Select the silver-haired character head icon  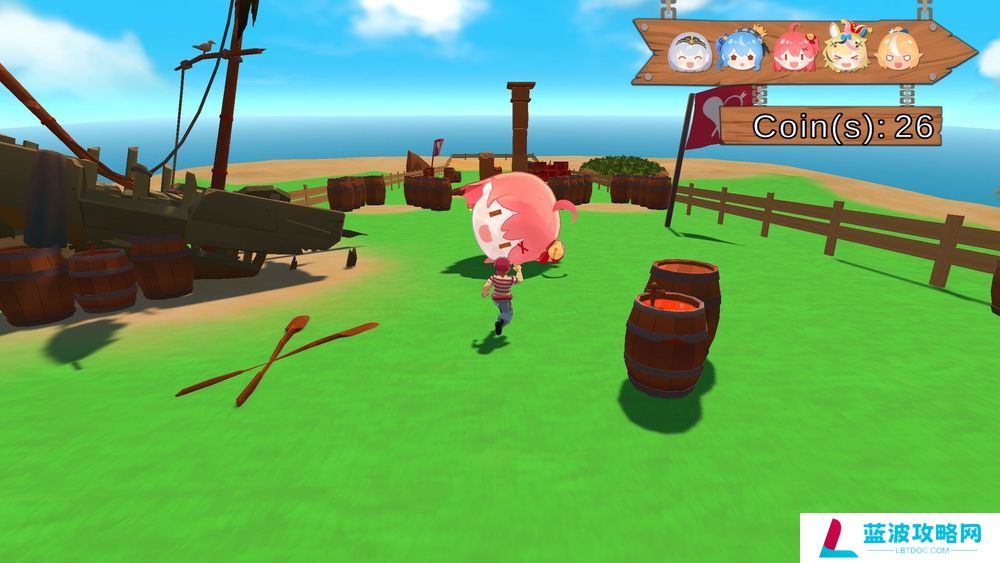click(691, 51)
